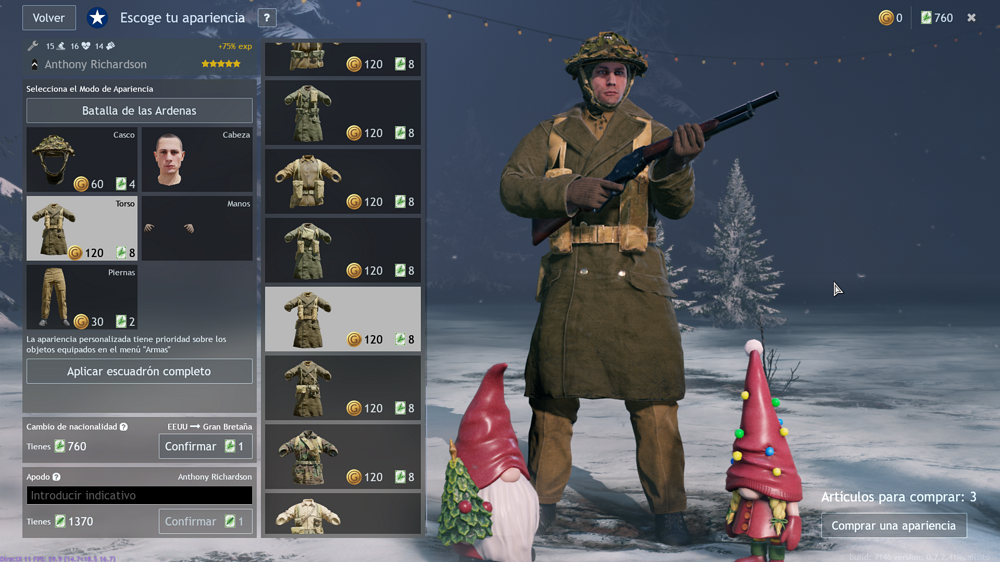
Task: Confirm the Apodo nickname change
Action: tap(205, 521)
